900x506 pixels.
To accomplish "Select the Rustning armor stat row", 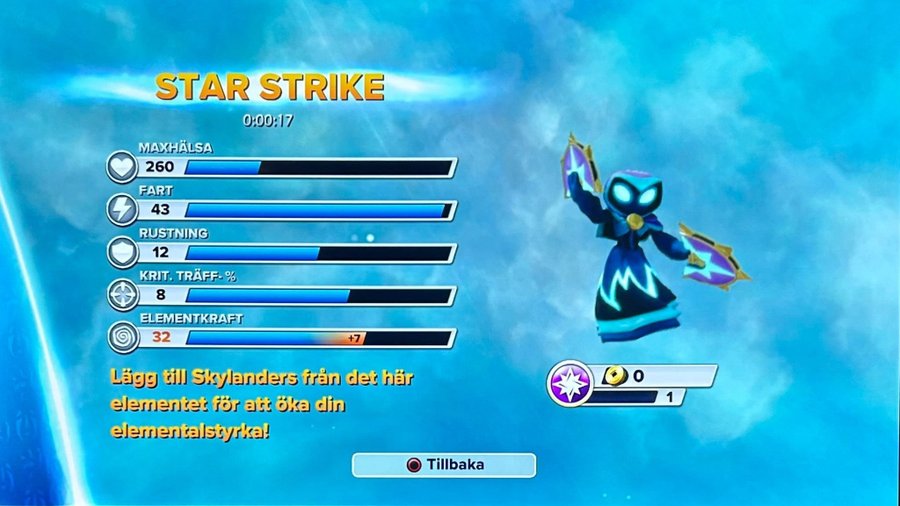I will (x=285, y=253).
